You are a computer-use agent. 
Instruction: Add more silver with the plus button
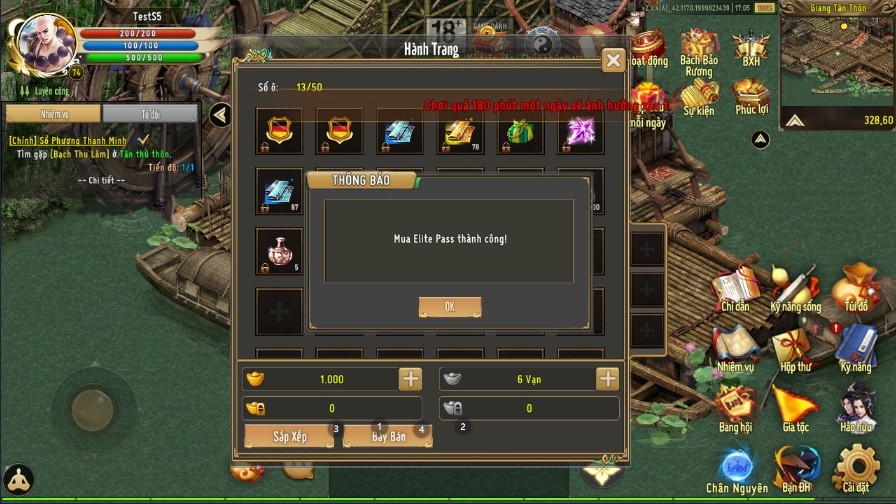pos(607,379)
